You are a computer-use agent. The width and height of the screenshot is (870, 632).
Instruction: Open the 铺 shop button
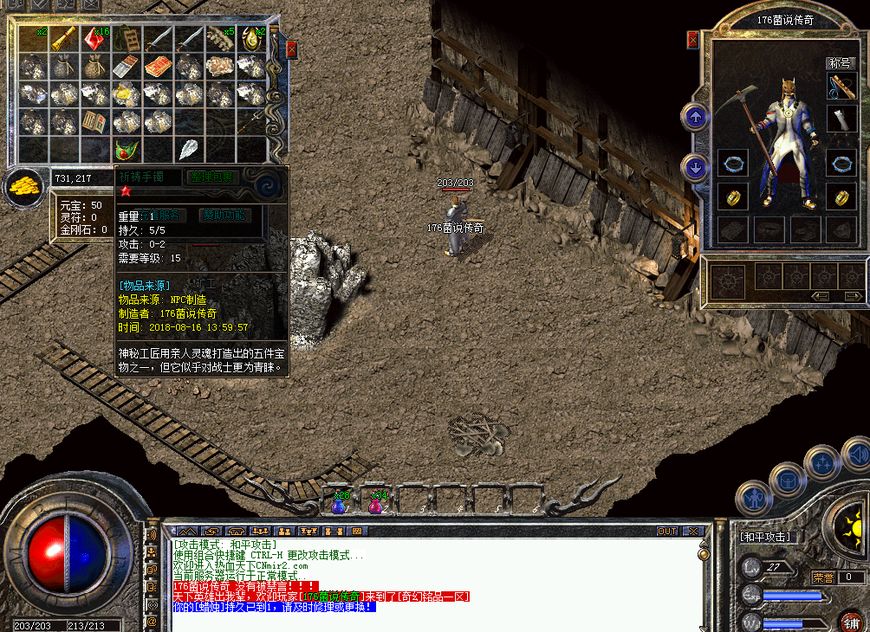coord(852,621)
